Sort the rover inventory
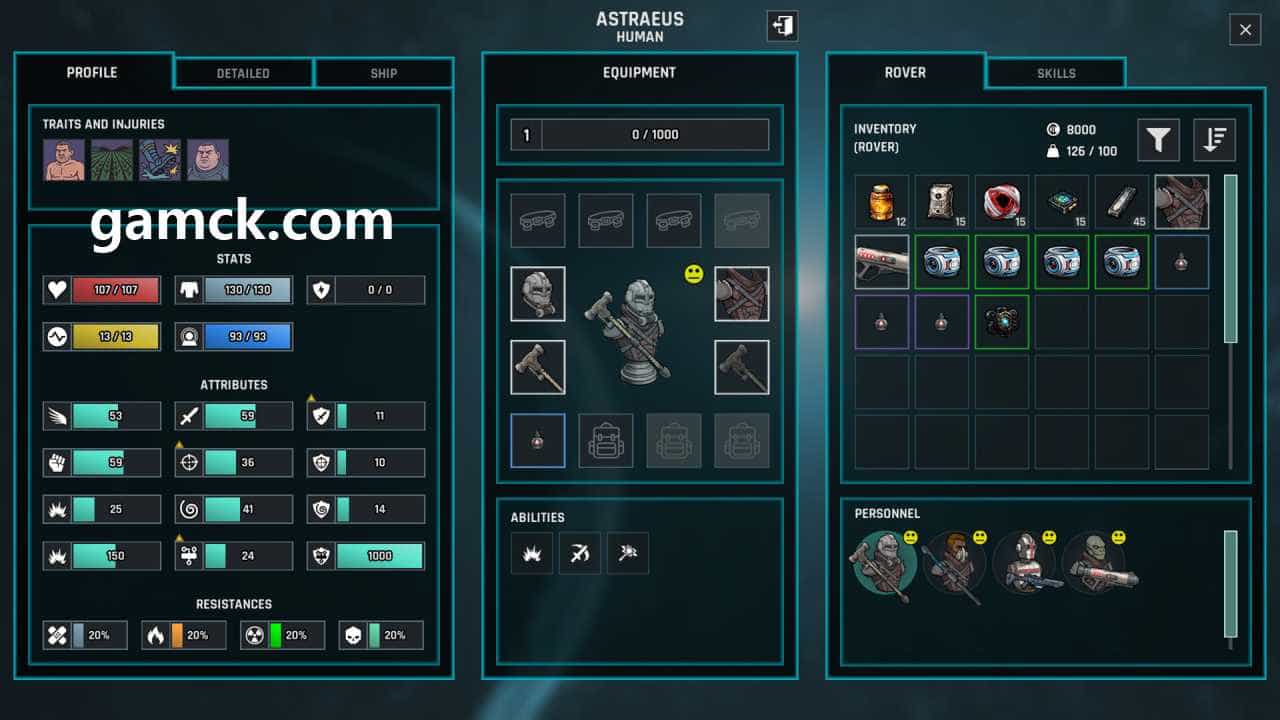Screen dimensions: 1280x720 [1214, 140]
